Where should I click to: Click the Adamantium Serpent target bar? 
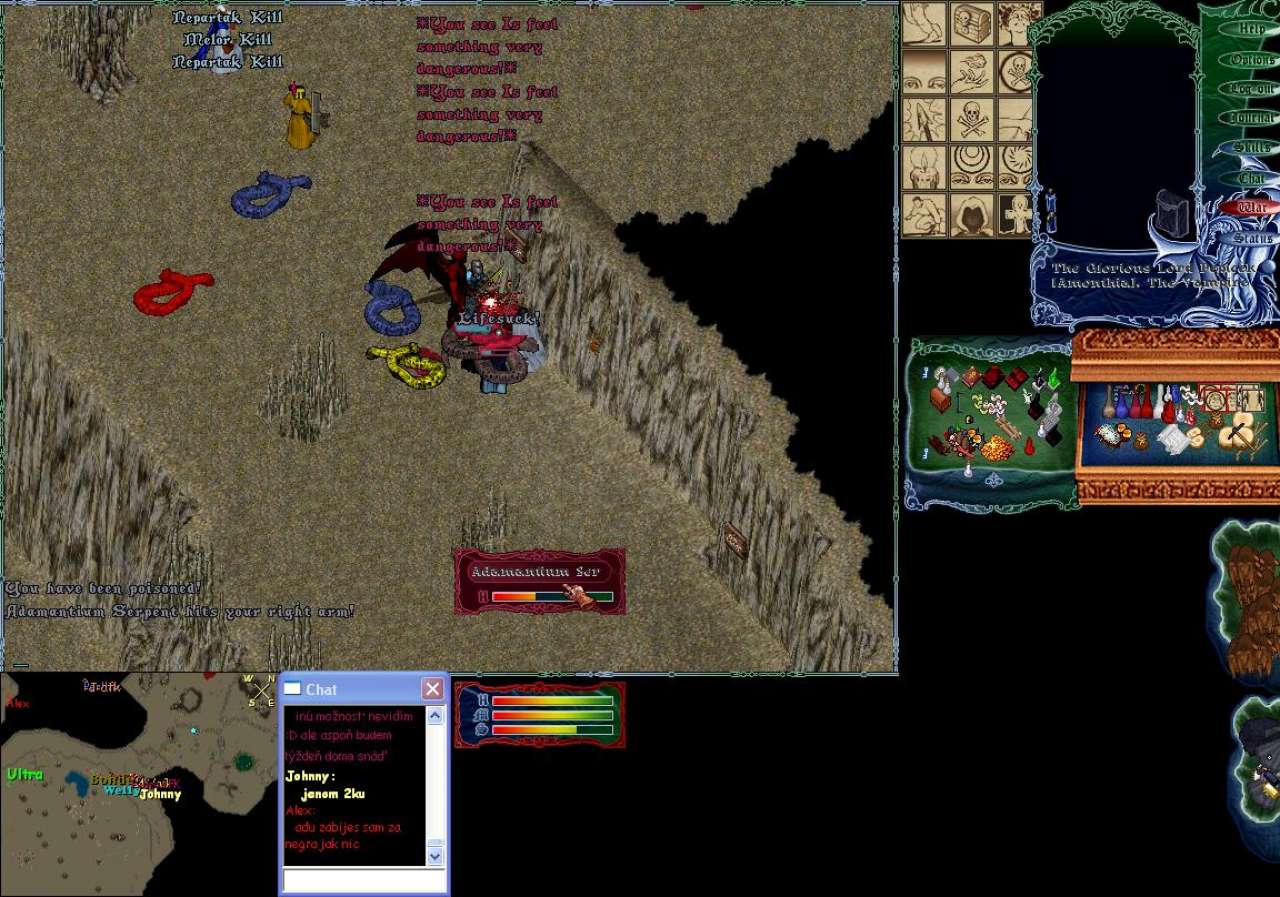tap(540, 582)
